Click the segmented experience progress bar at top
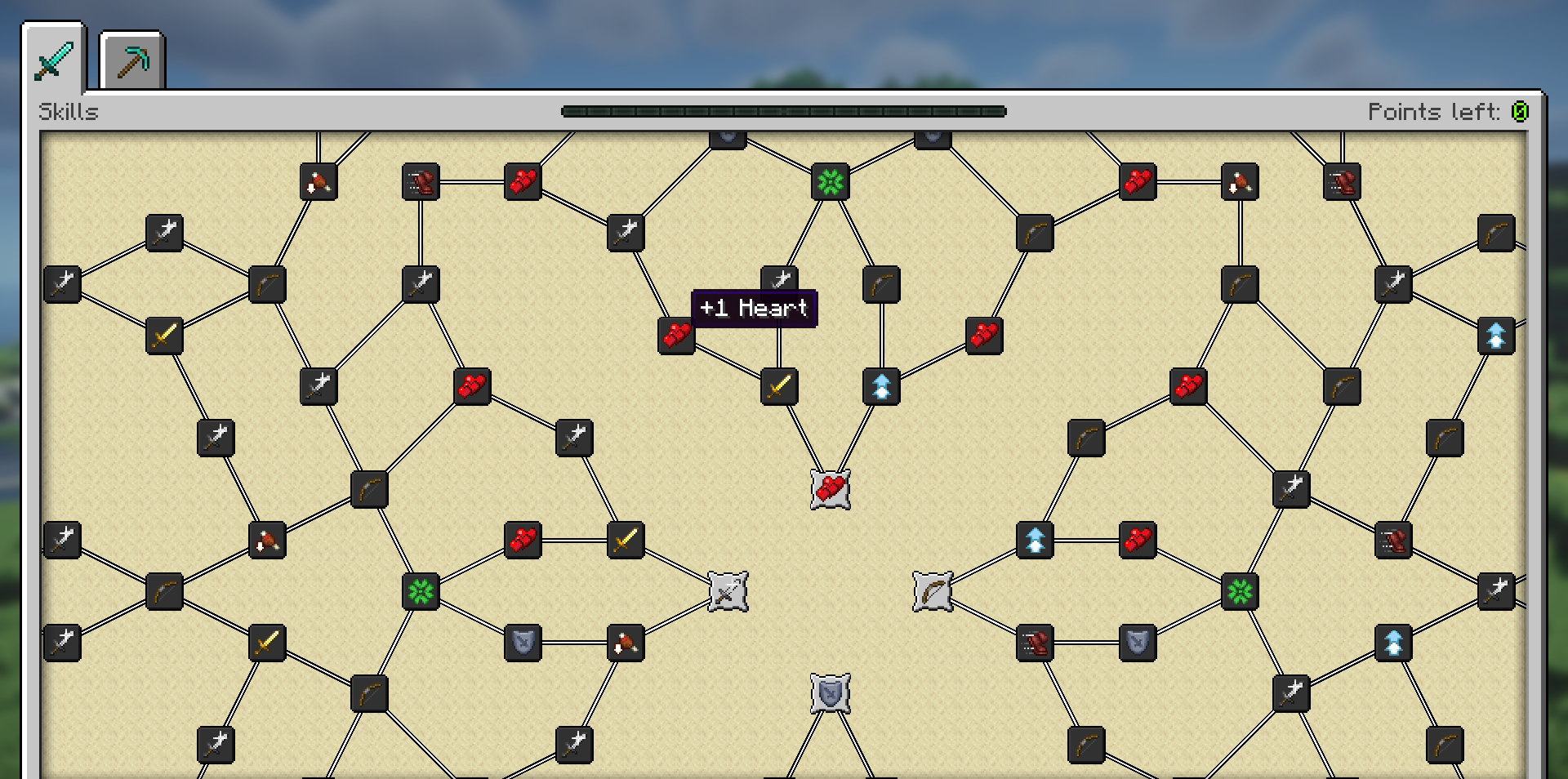The height and width of the screenshot is (779, 1568). click(784, 112)
